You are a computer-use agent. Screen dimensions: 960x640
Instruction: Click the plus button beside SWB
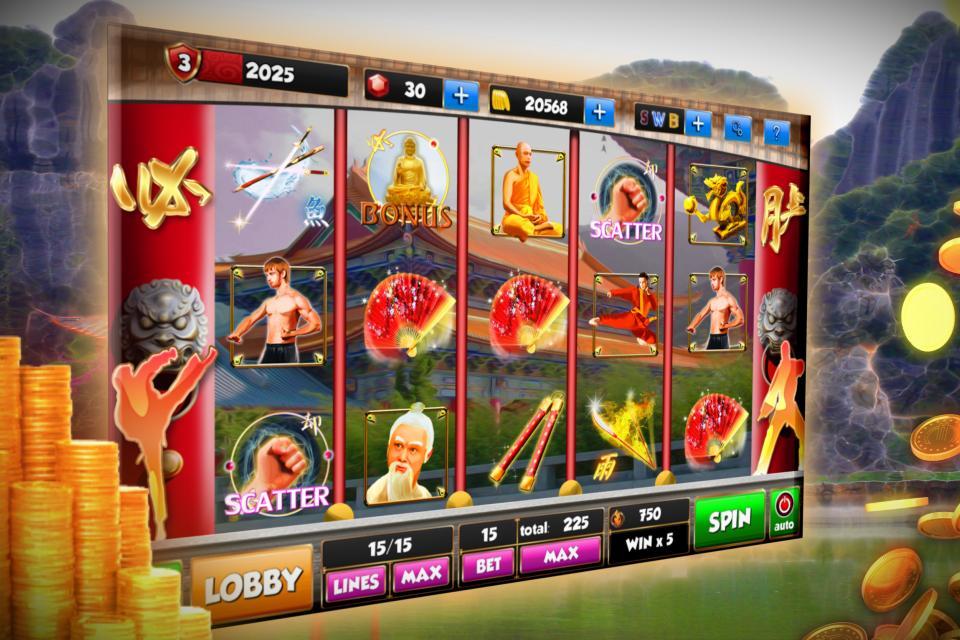(x=697, y=124)
